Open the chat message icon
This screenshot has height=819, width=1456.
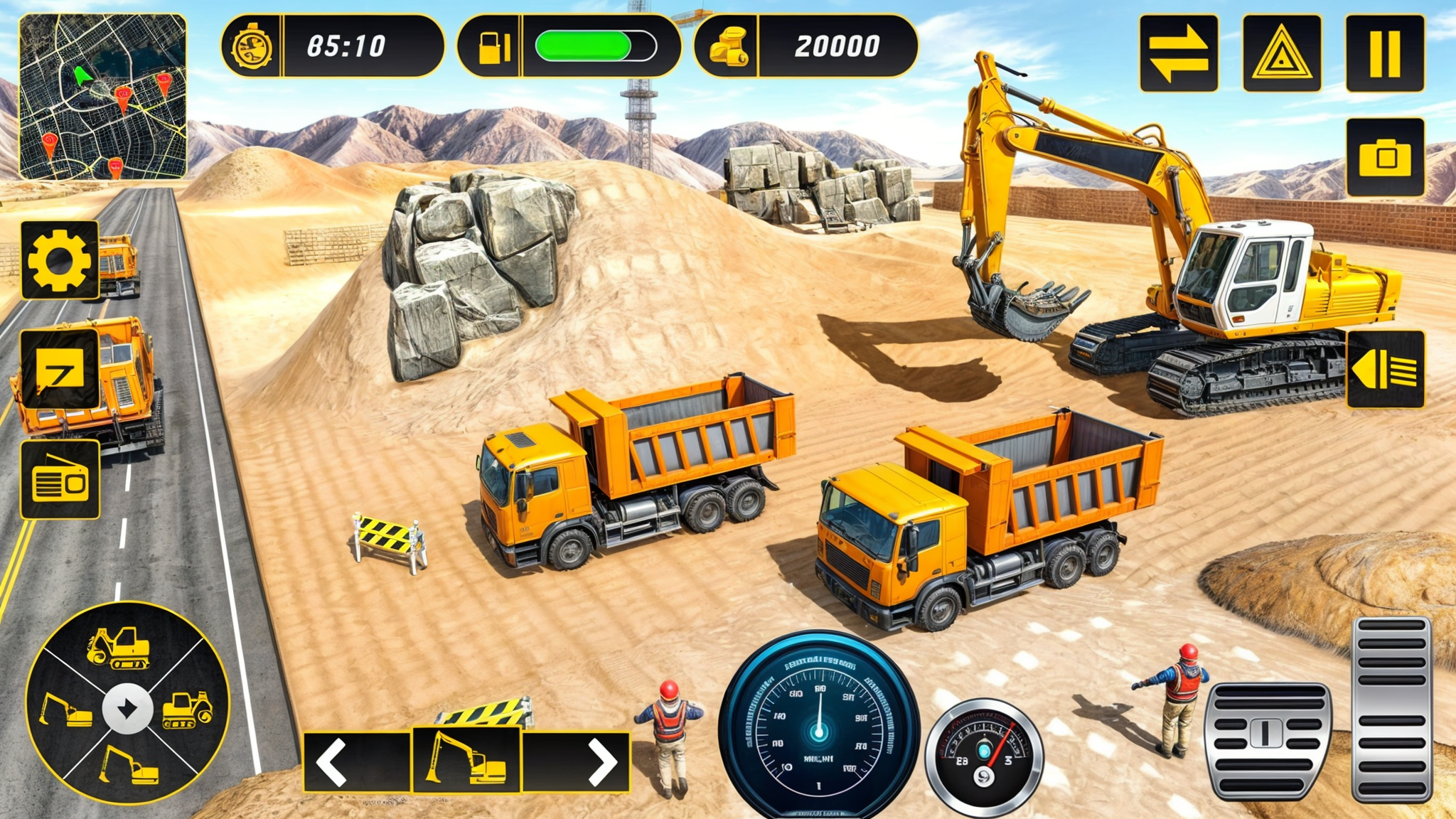tap(60, 370)
